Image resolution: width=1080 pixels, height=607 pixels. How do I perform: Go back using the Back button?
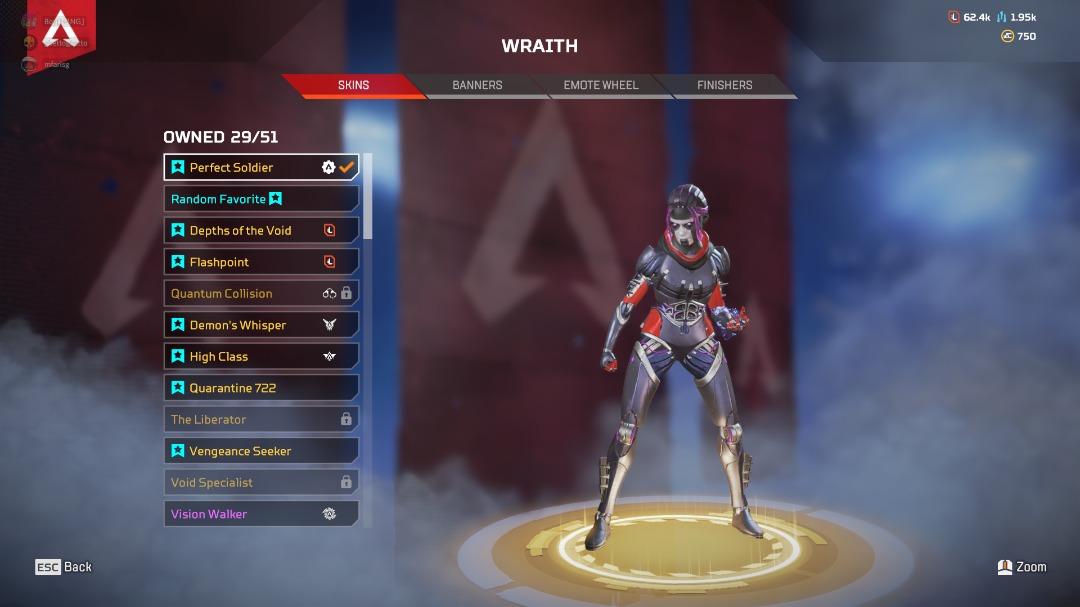click(x=64, y=567)
